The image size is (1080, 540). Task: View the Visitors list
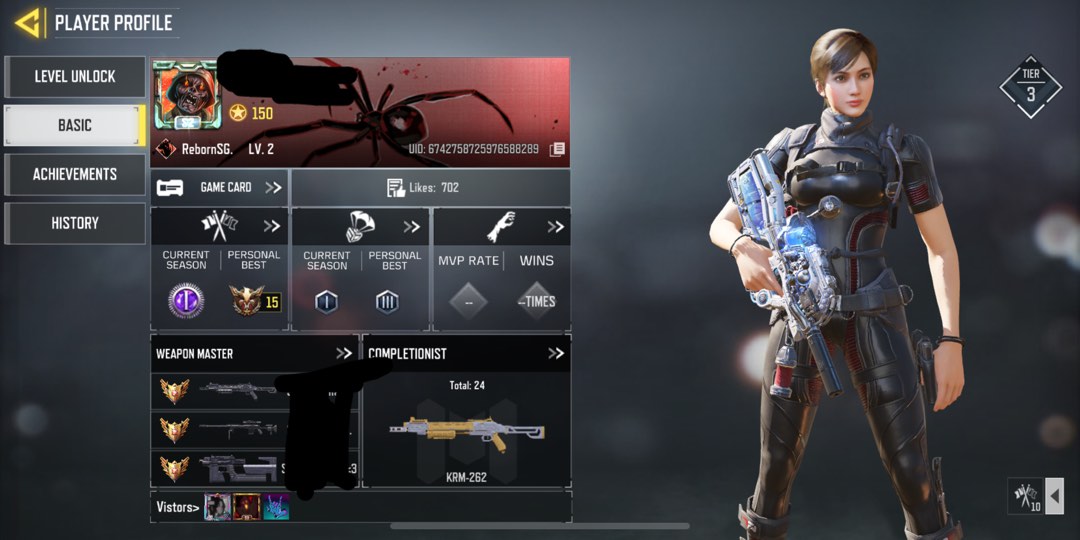point(177,507)
